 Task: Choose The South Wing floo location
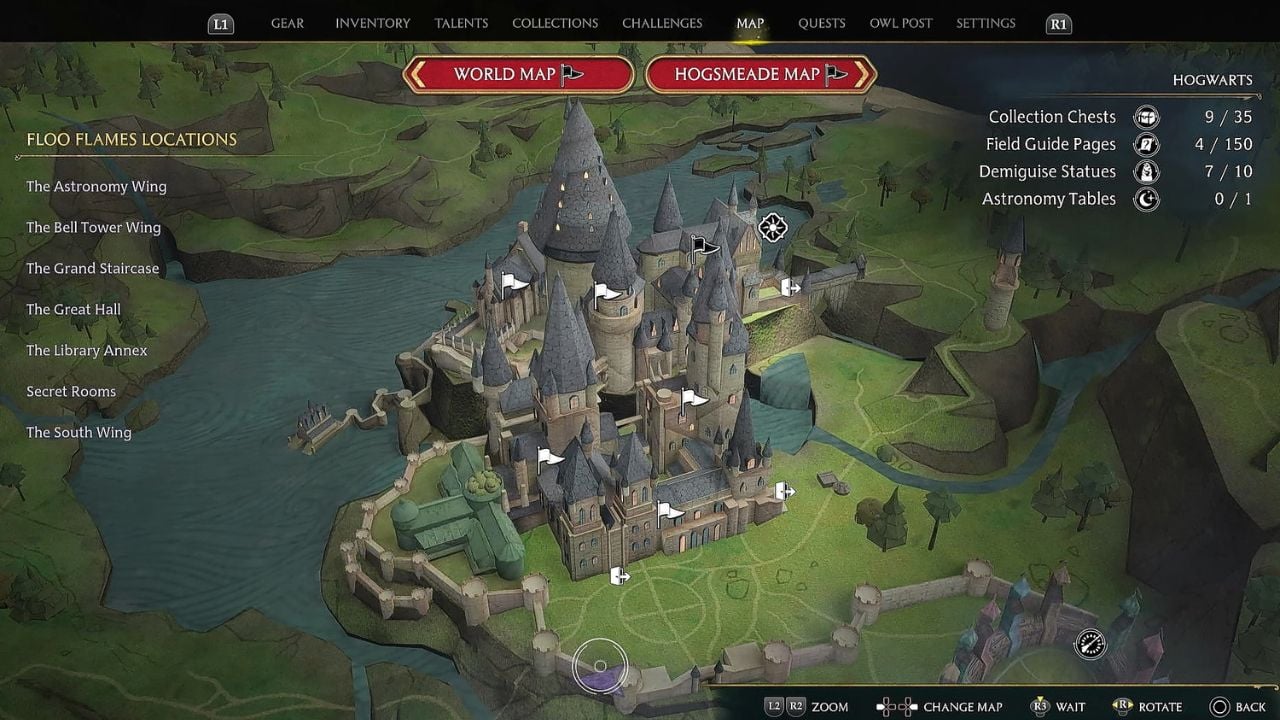tap(78, 433)
